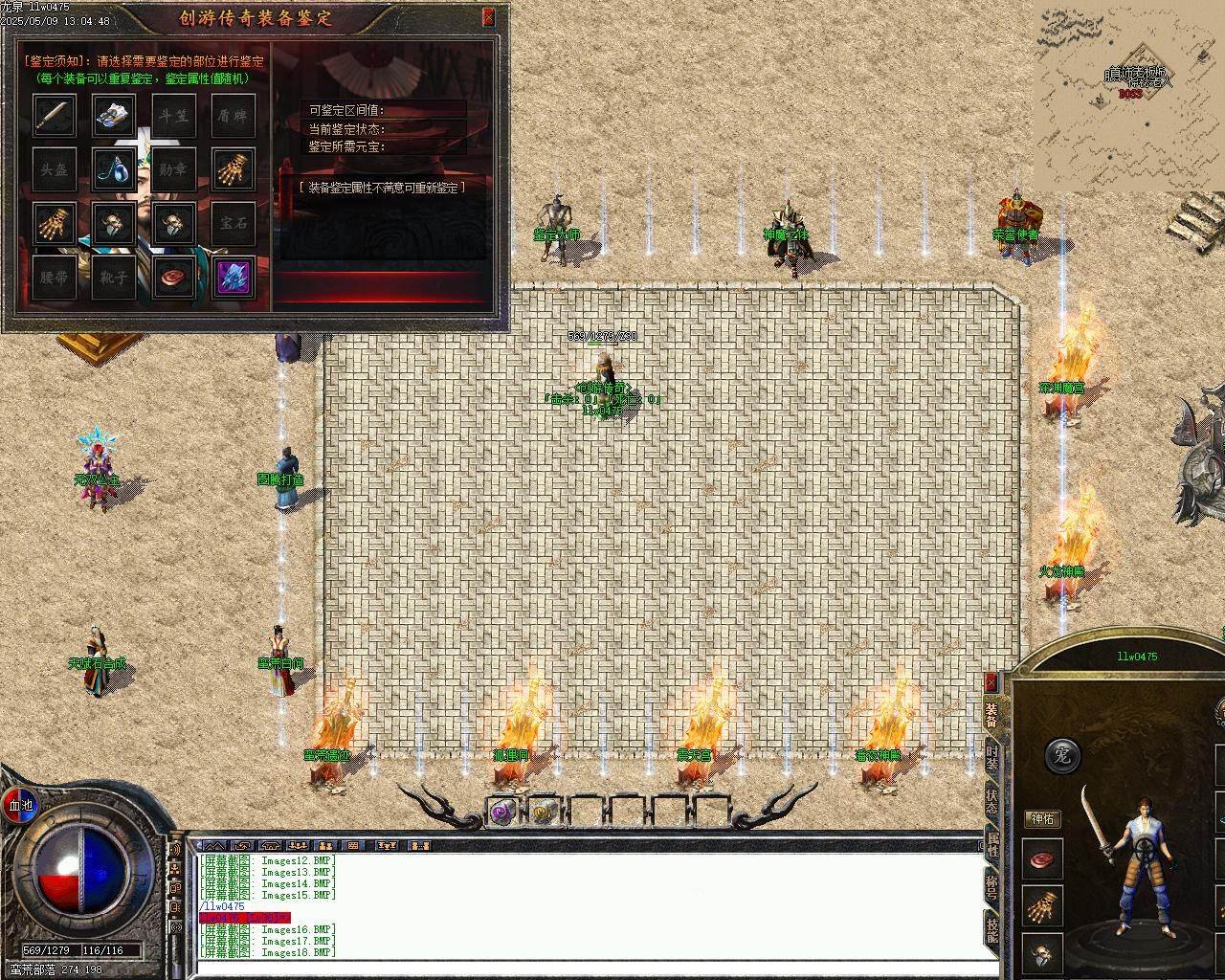1225x980 pixels.
Task: Select the sword weapon slot for appraisal
Action: (x=55, y=115)
